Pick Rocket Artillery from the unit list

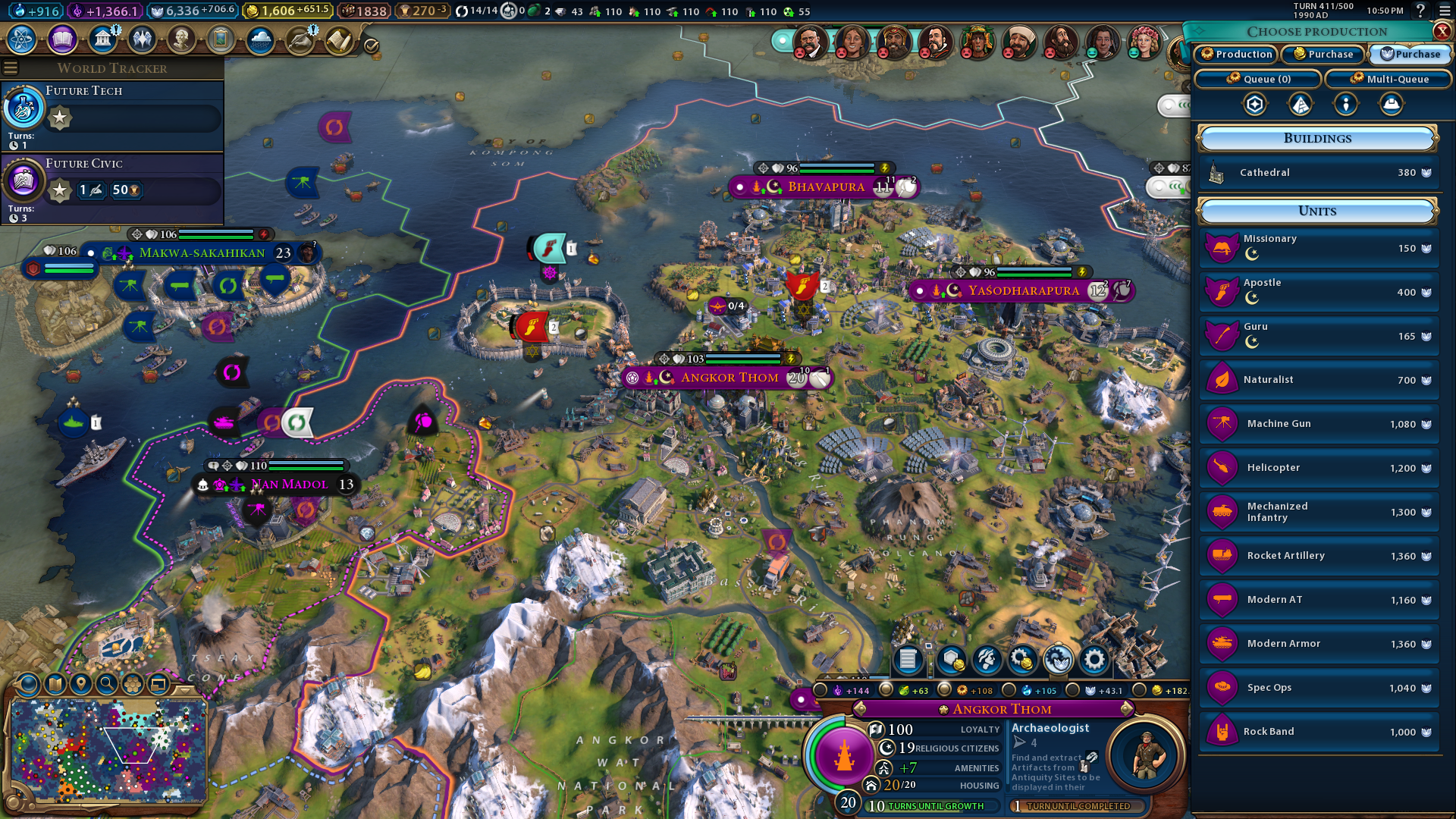click(1318, 556)
